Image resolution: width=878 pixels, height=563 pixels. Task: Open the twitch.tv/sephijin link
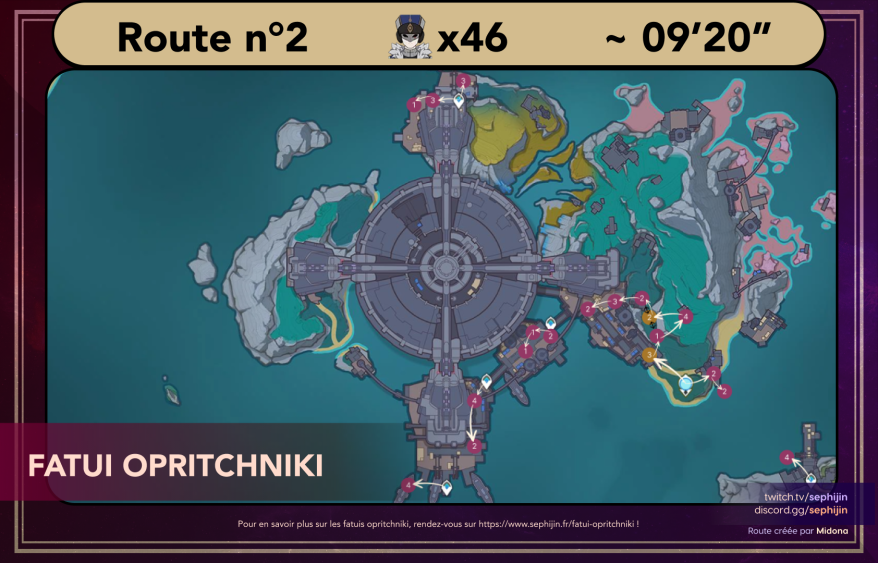pyautogui.click(x=805, y=497)
